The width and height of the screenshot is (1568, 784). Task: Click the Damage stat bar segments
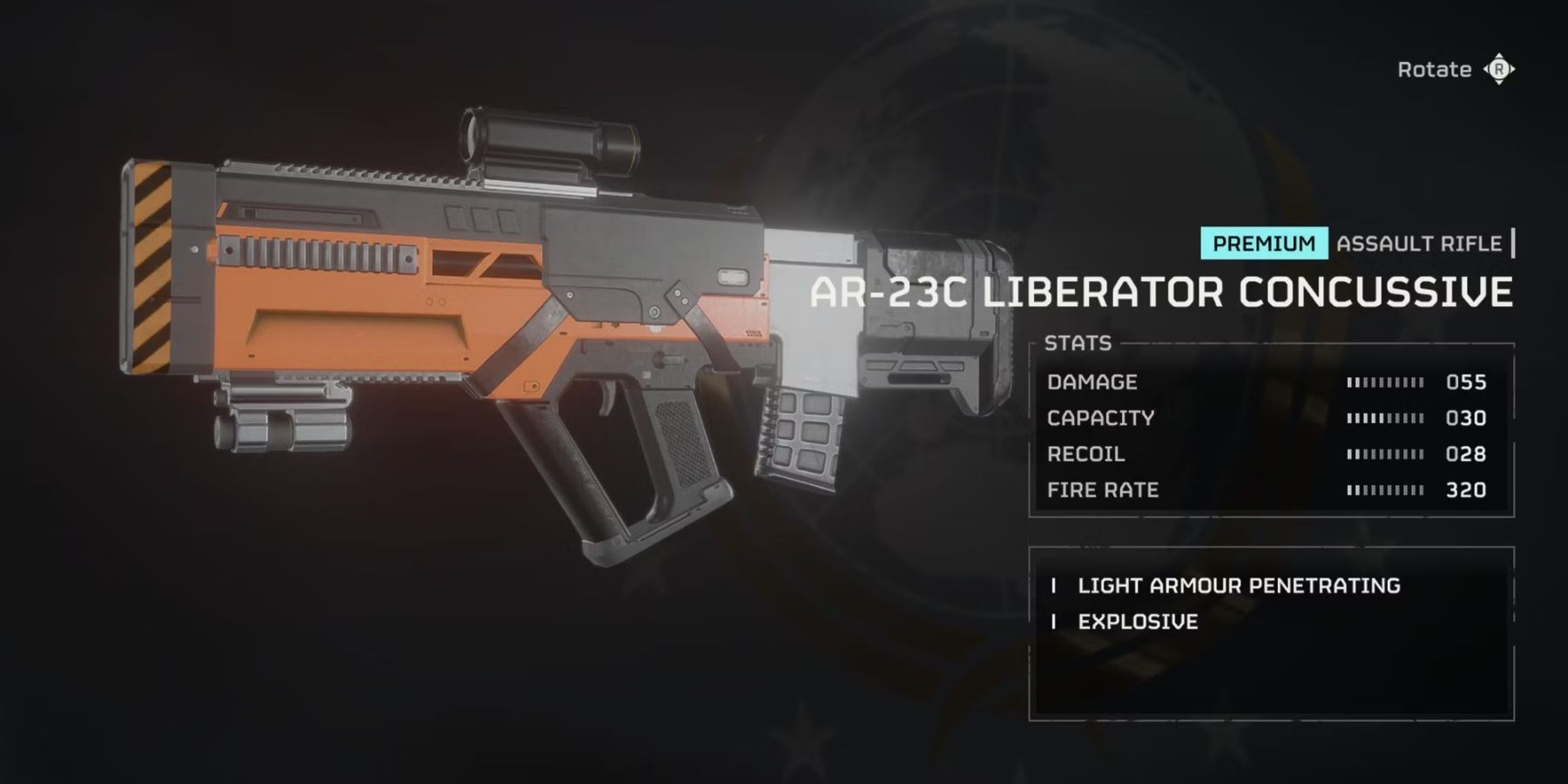[1385, 382]
